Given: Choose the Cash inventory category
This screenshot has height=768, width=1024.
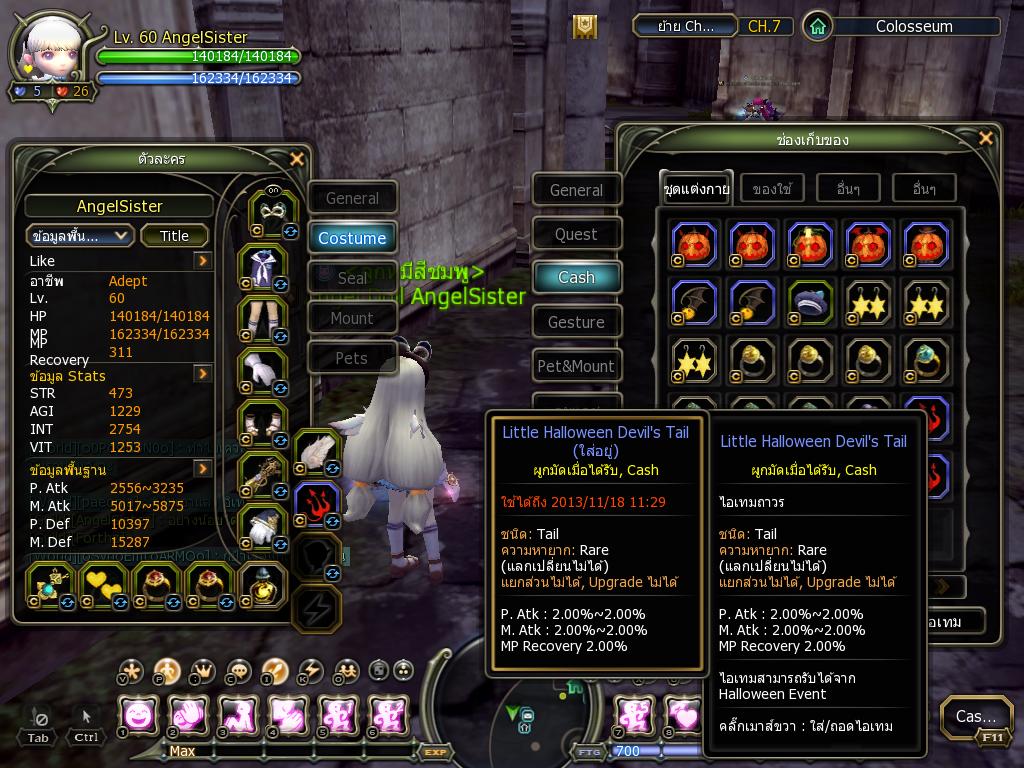Looking at the screenshot, I should [576, 277].
